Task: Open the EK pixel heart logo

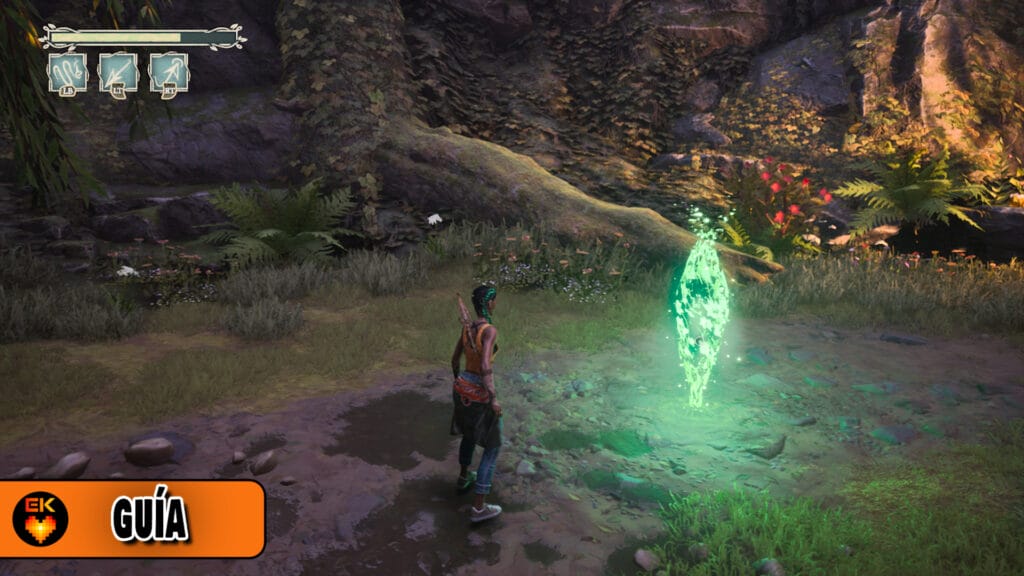Action: click(39, 519)
